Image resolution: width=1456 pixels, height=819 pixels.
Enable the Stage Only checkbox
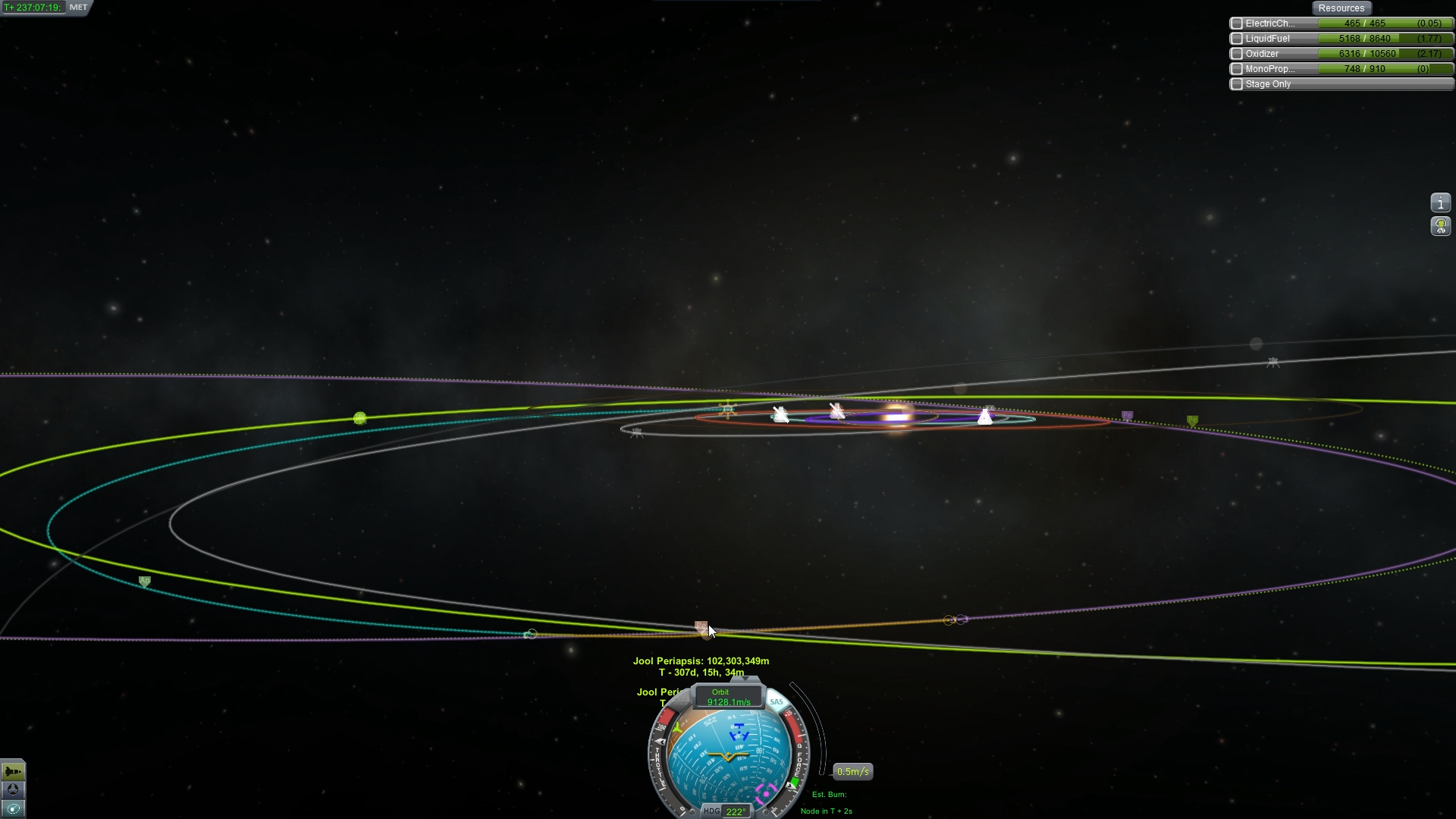point(1237,84)
